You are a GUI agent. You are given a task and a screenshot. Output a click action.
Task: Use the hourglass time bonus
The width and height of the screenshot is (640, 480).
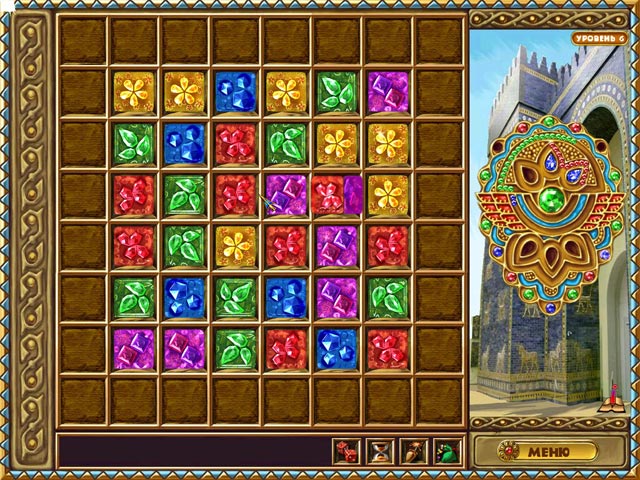point(380,452)
